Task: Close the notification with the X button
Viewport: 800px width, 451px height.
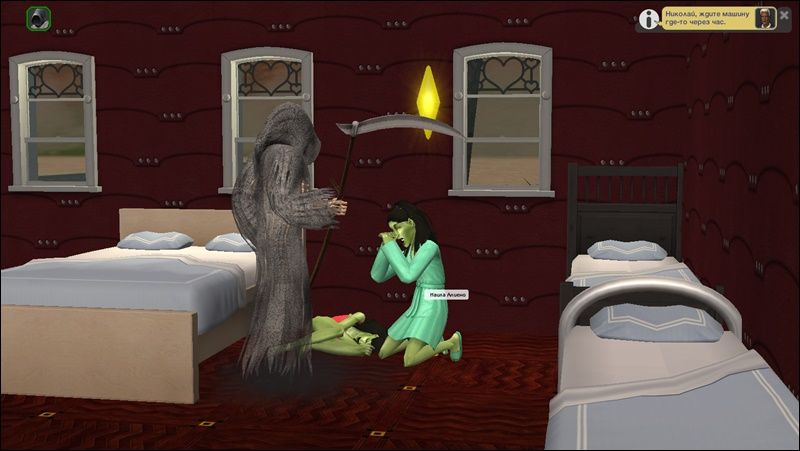Action: pyautogui.click(x=784, y=16)
